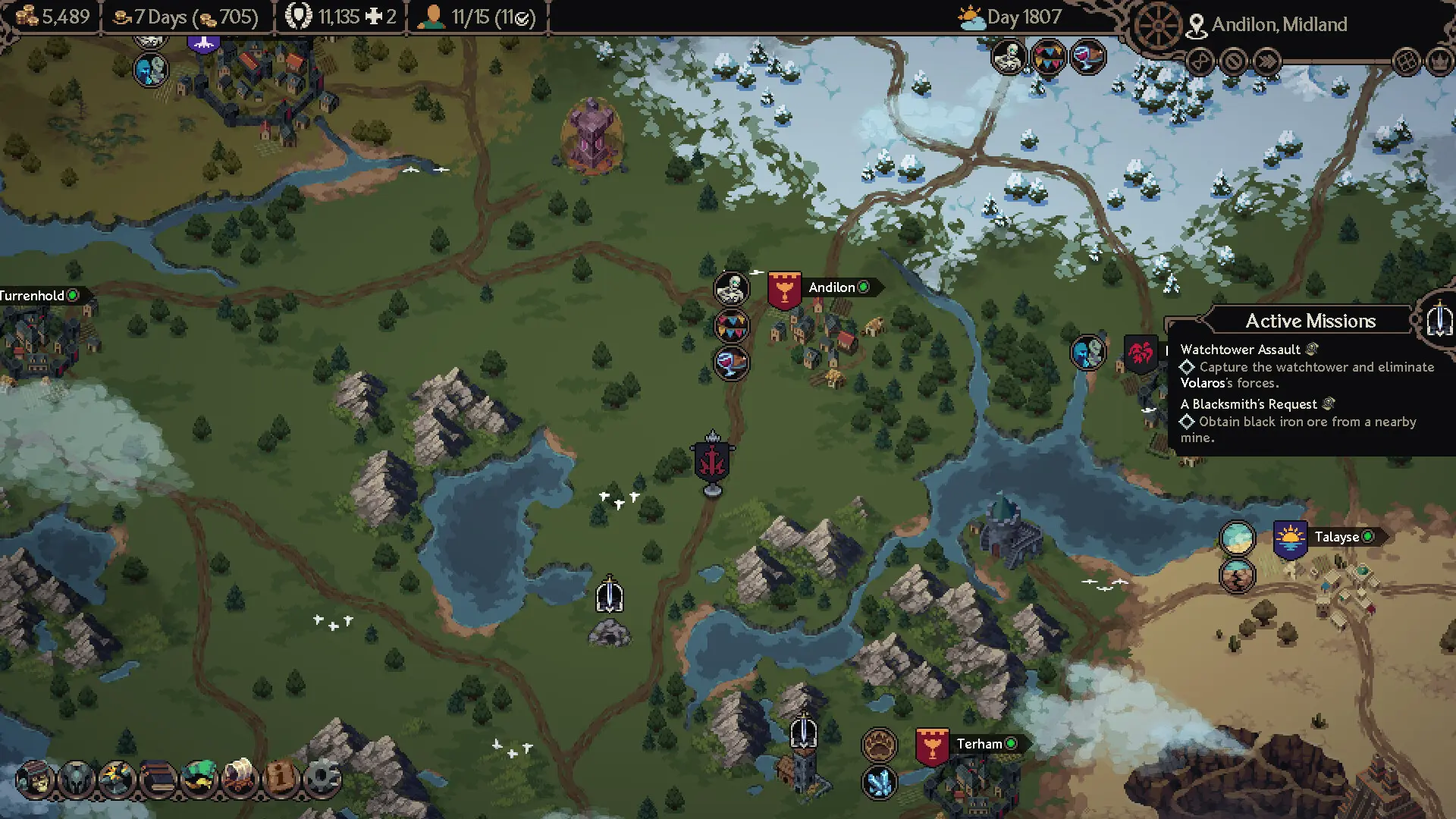Select the armor/equipment icon in bottom toolbar
The image size is (1456, 819).
77,781
